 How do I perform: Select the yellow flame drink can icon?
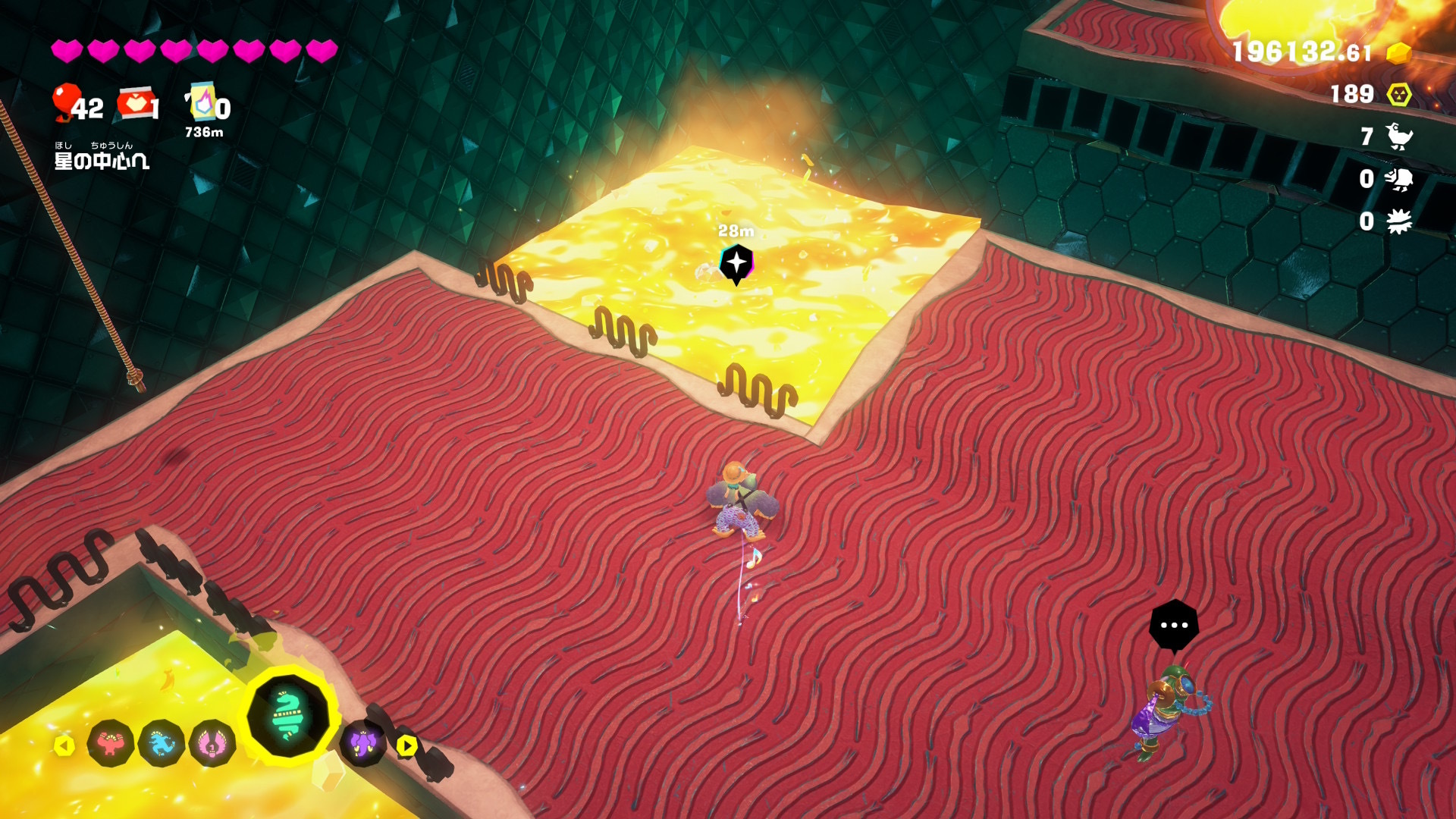click(x=202, y=102)
